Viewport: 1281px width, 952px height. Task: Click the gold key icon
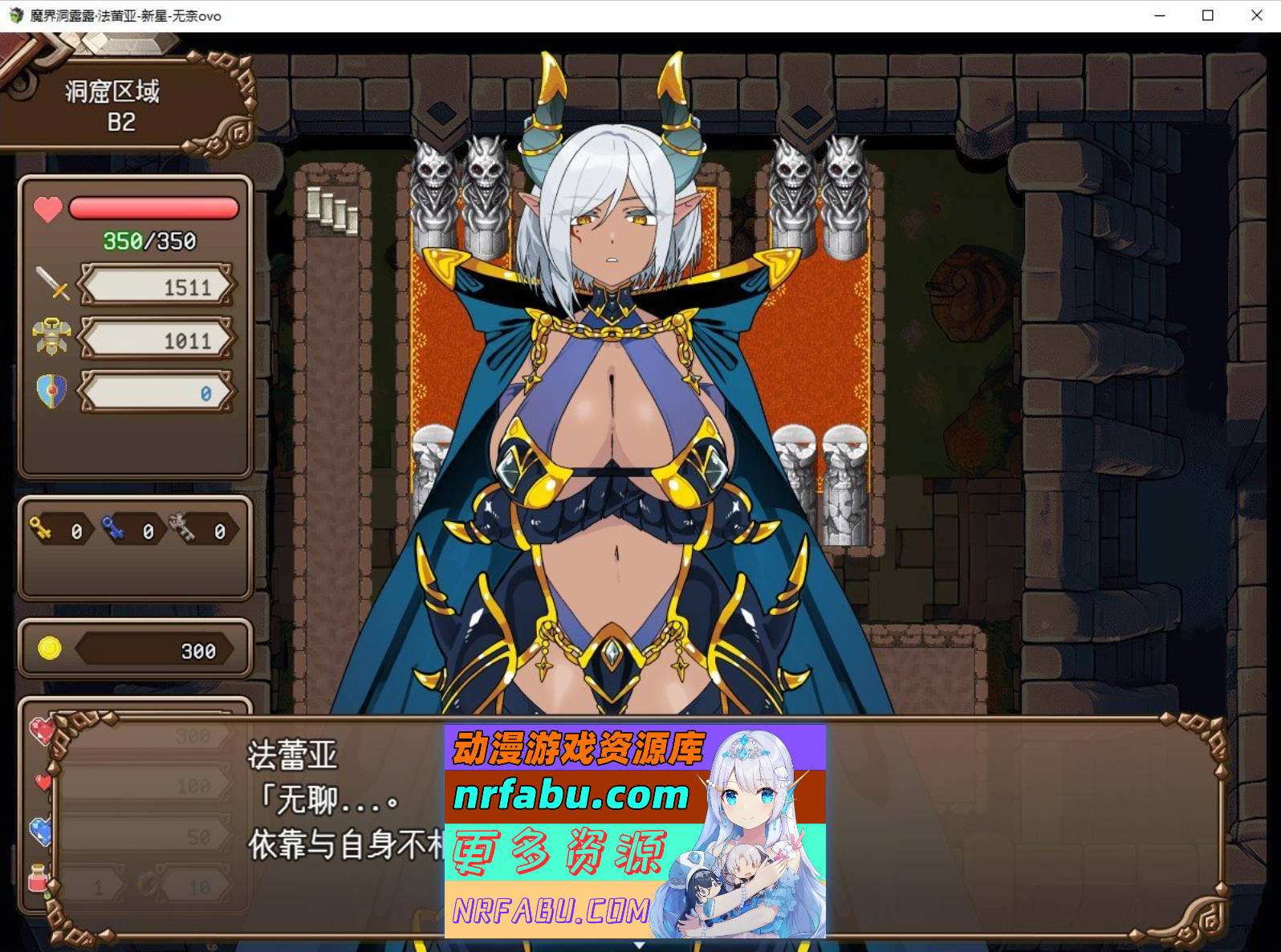tap(41, 529)
